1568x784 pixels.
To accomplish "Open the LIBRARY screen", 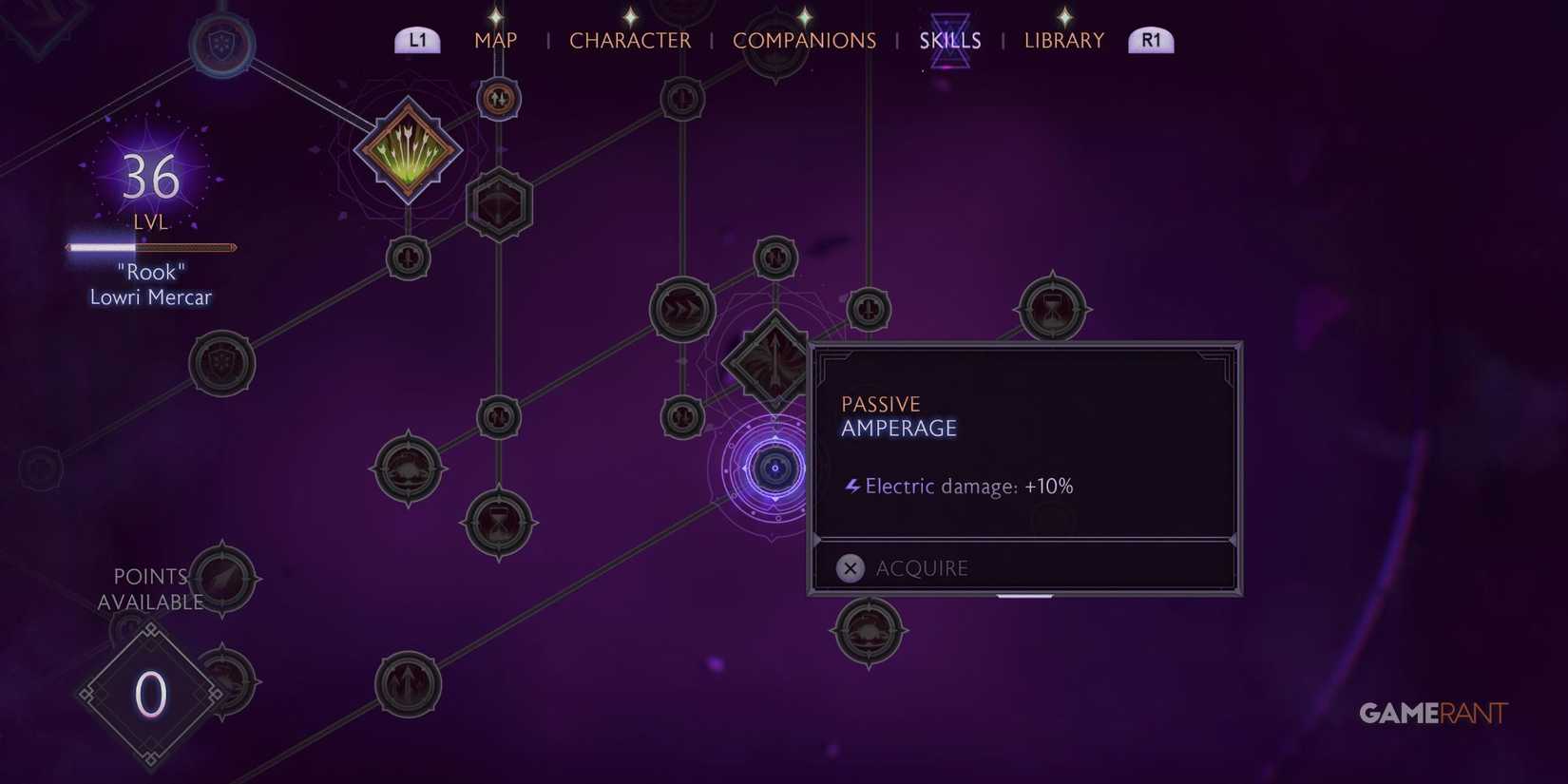I will click(1063, 40).
